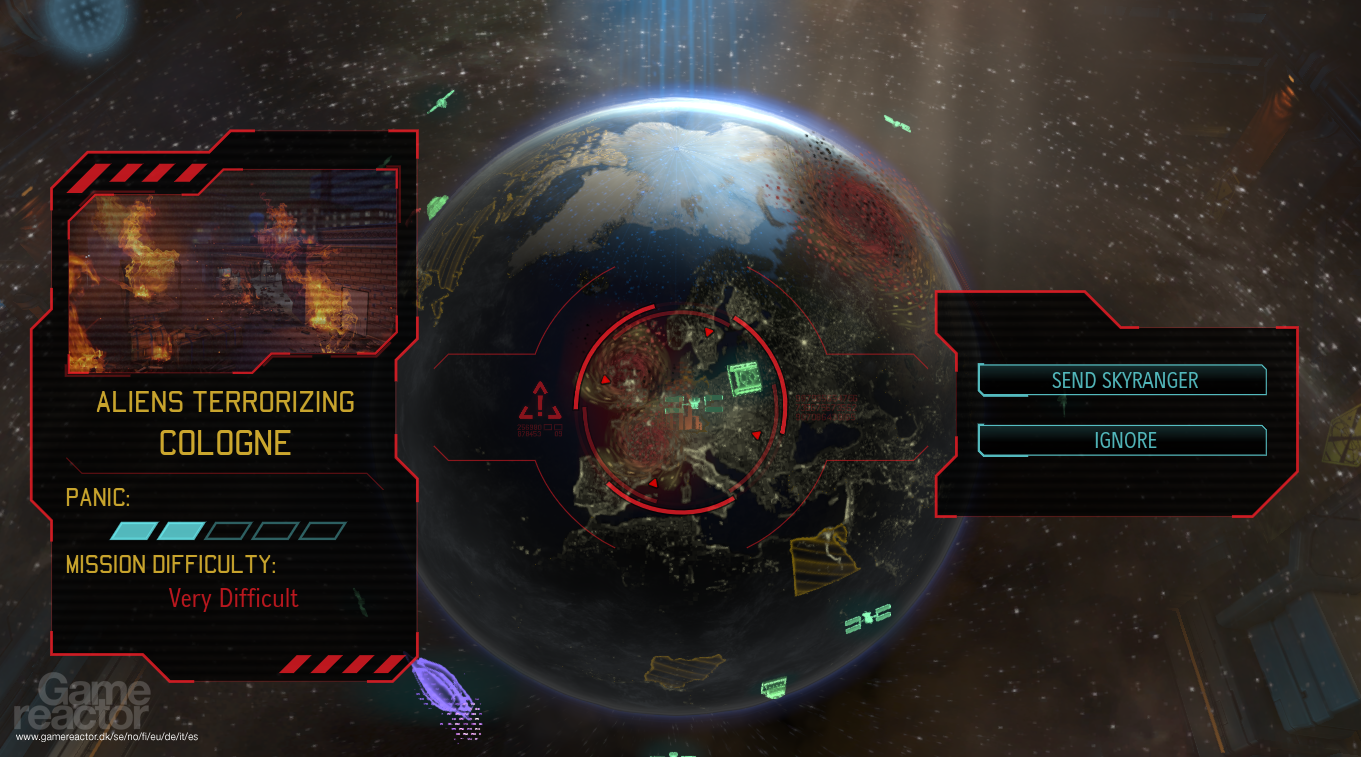
Task: Click the green satellite icon at the top of the globe
Action: pos(897,122)
